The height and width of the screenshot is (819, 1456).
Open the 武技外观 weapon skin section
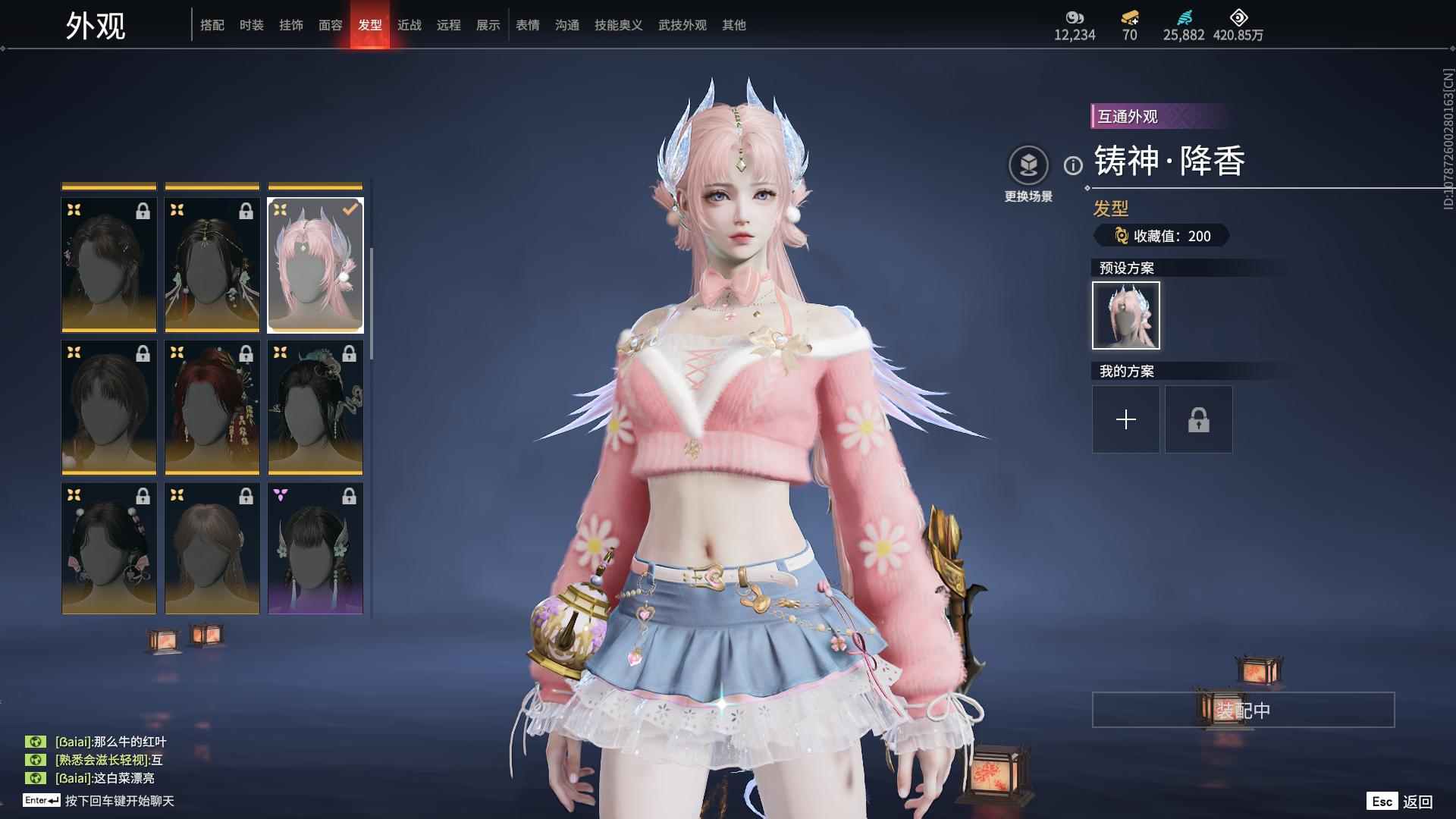pyautogui.click(x=681, y=25)
